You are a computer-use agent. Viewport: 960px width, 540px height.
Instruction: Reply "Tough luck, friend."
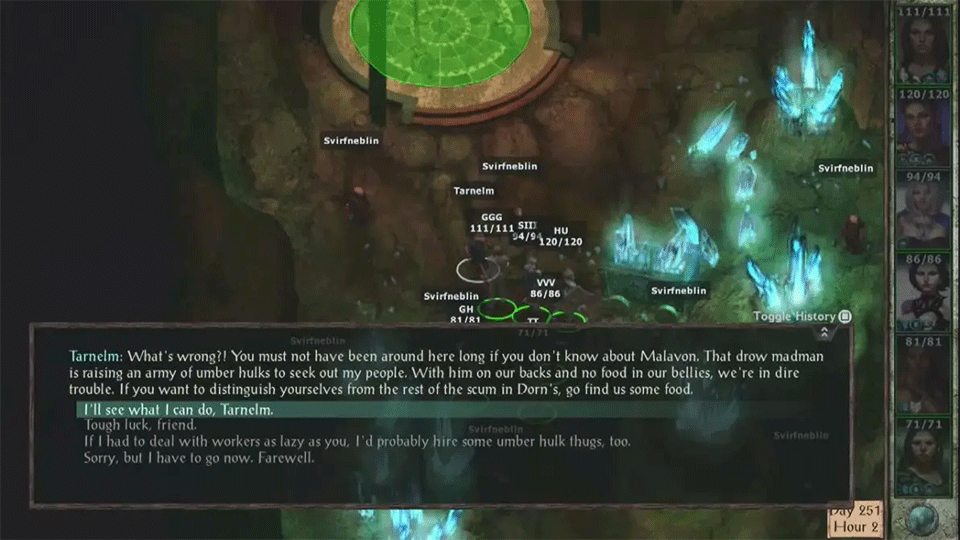139,425
